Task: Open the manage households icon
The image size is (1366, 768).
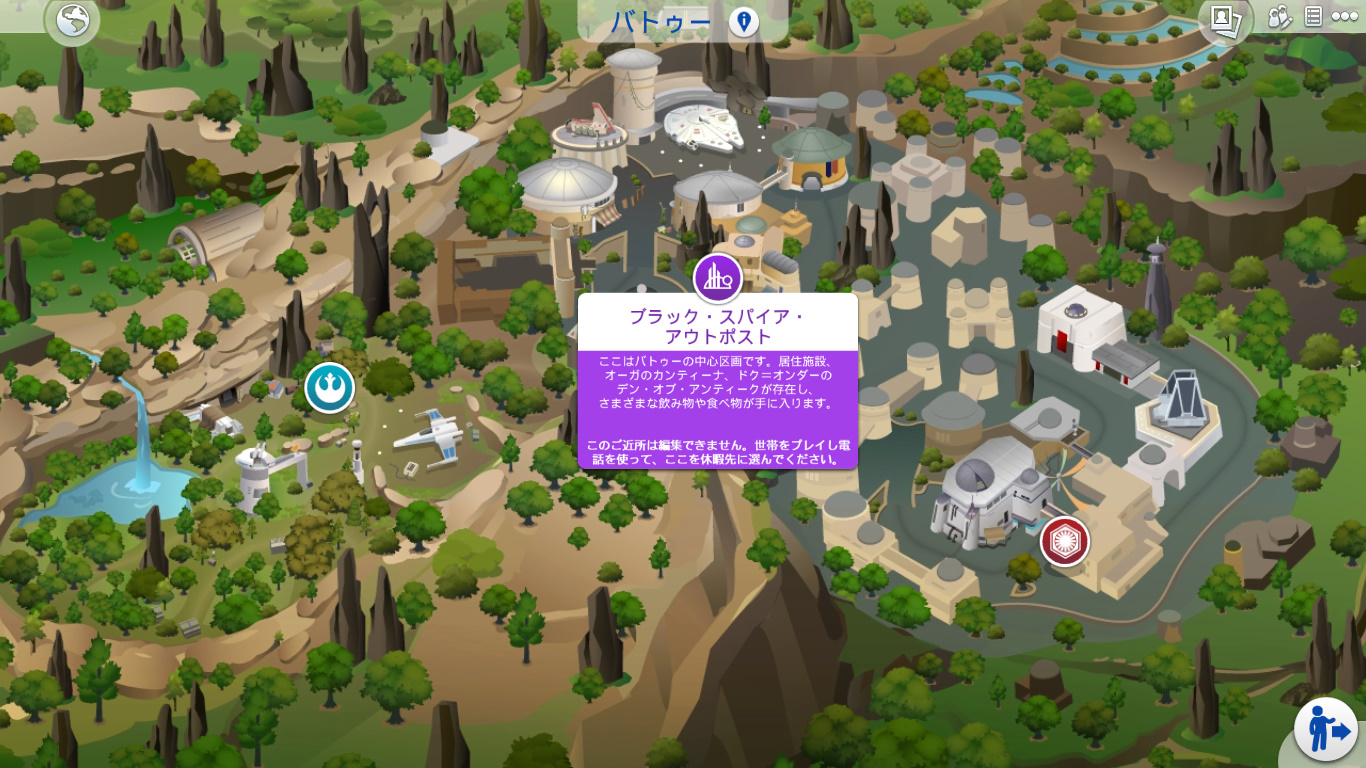Action: [1280, 17]
